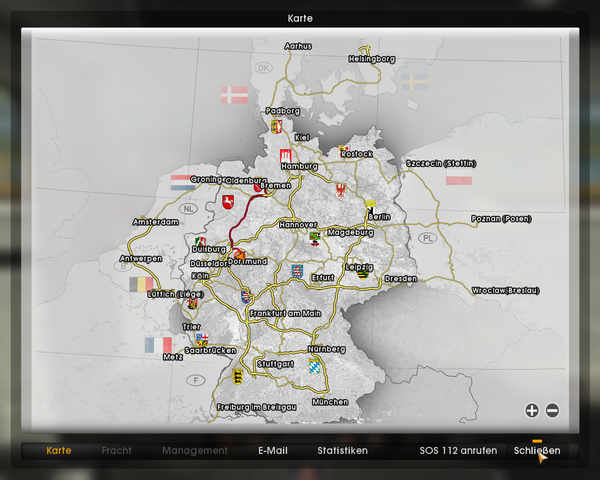Zoom out the map with minus button
This screenshot has width=600, height=480.
[552, 410]
